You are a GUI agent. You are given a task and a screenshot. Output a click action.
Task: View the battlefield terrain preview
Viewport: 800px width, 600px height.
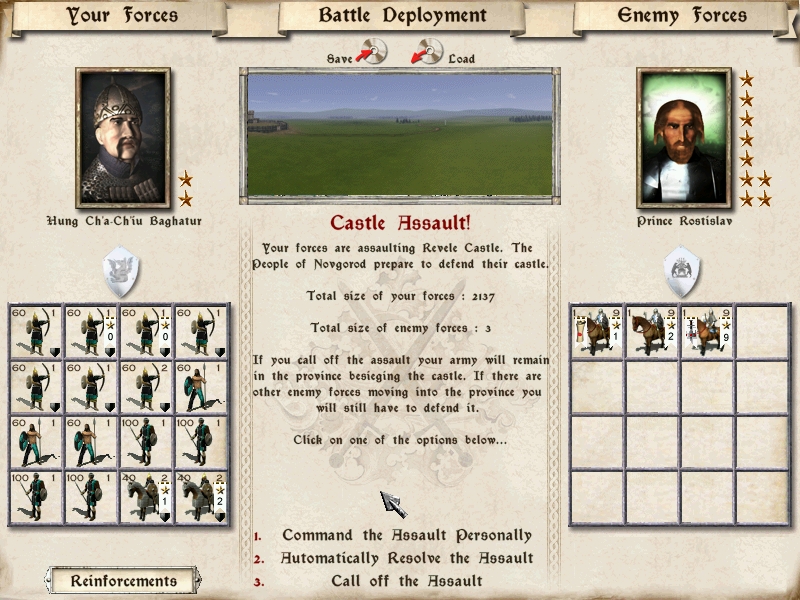click(400, 134)
